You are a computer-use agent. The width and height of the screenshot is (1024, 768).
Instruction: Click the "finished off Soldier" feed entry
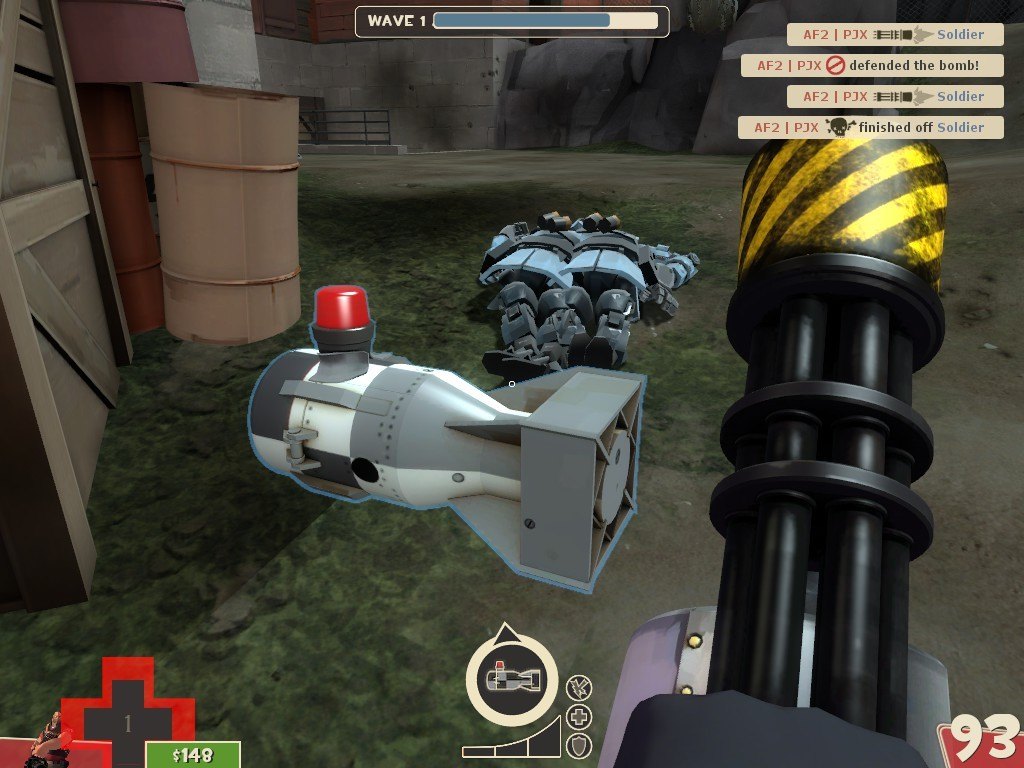(x=870, y=127)
